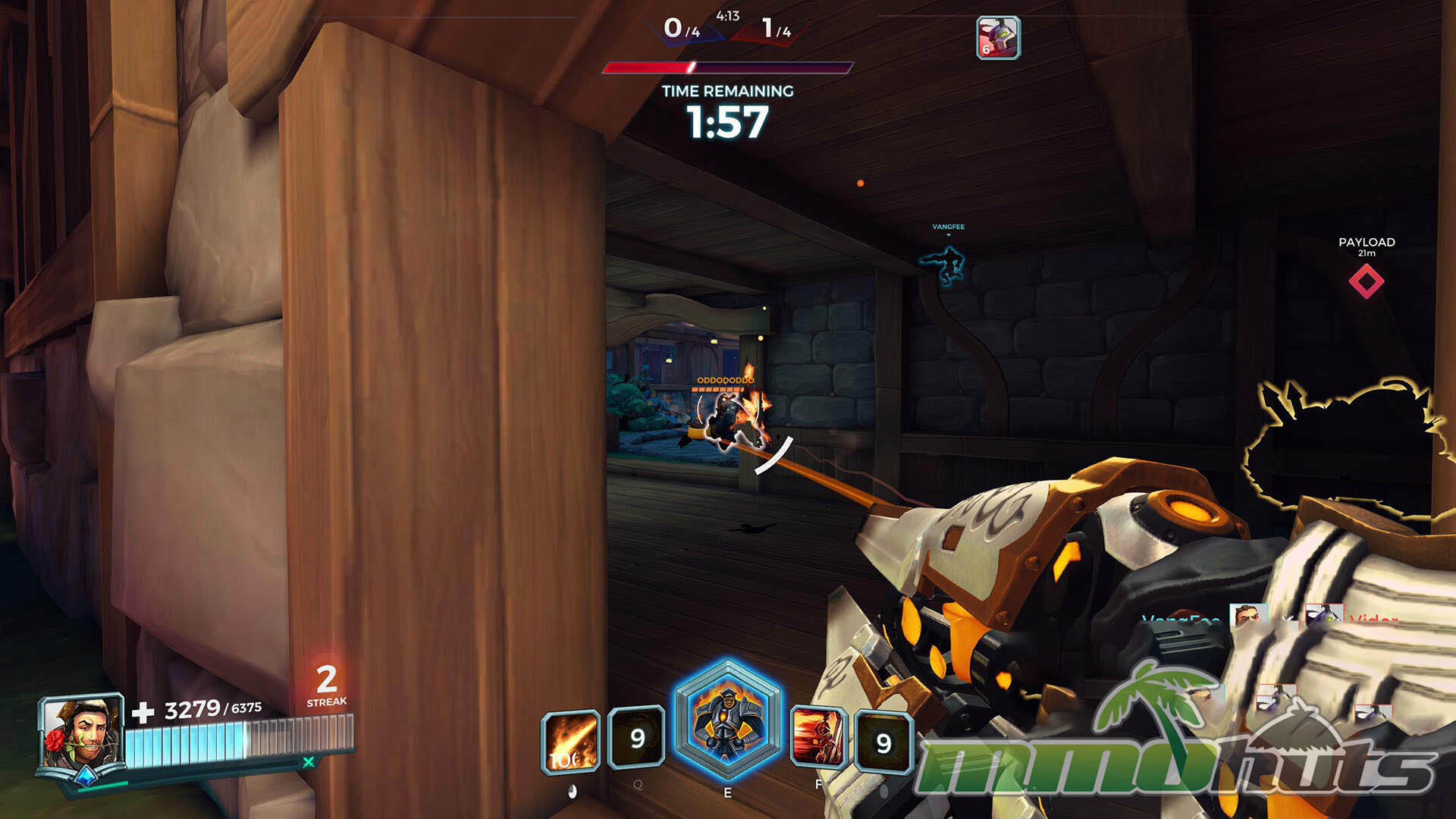Select the red Payload objective marker
Image resolution: width=1456 pixels, height=819 pixels.
coord(1367,281)
